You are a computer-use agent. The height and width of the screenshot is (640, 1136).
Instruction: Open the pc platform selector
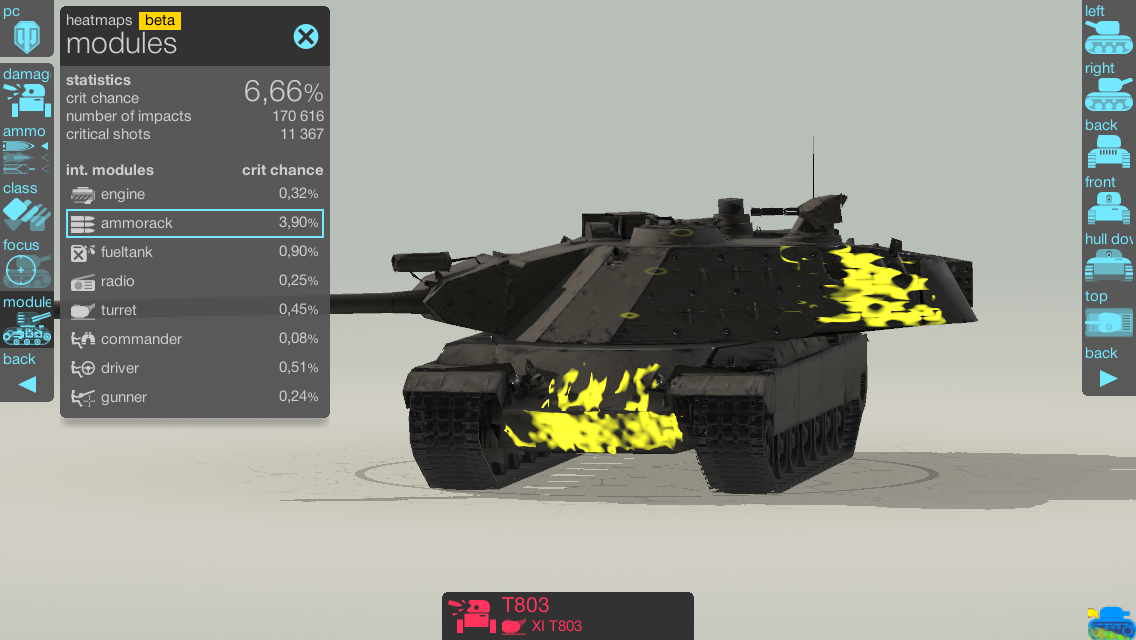[x=26, y=30]
